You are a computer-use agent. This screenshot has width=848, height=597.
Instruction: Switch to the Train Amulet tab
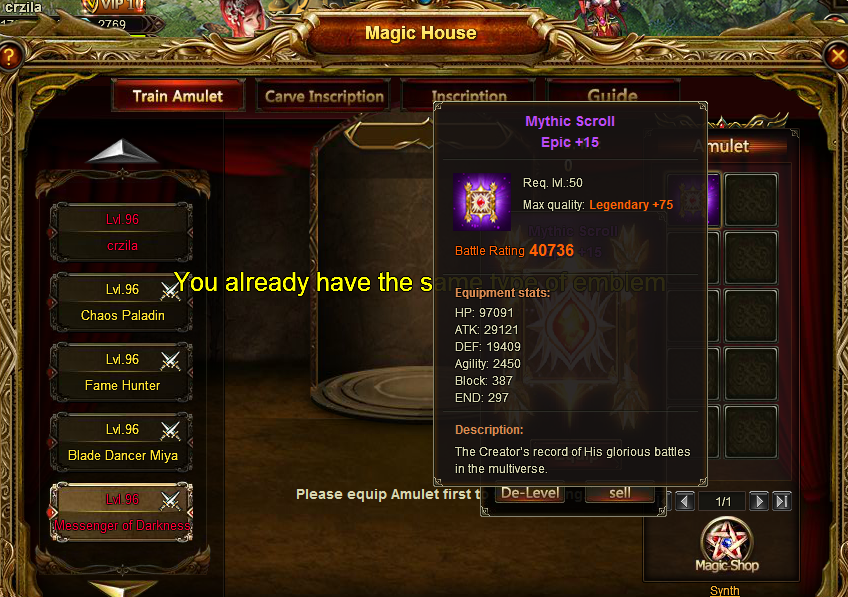click(178, 96)
